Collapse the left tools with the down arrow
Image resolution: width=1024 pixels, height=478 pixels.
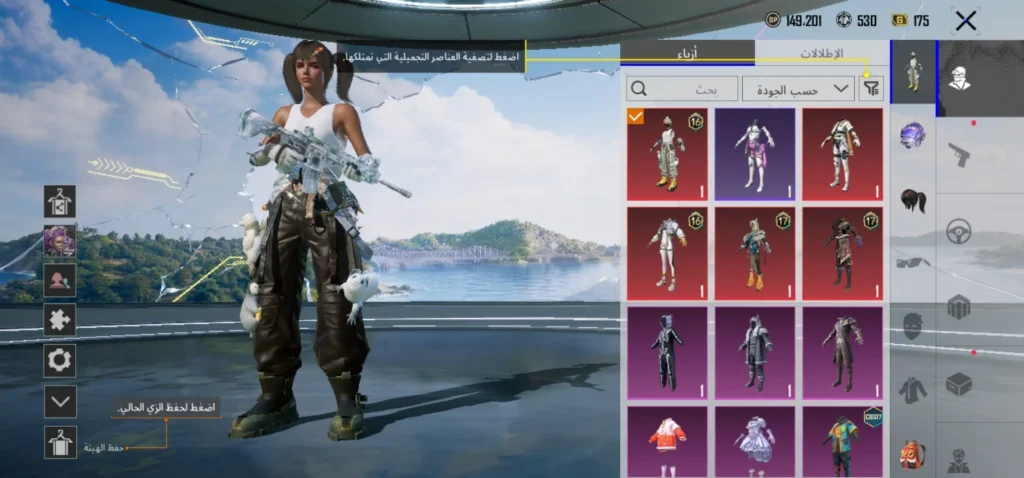tap(60, 401)
